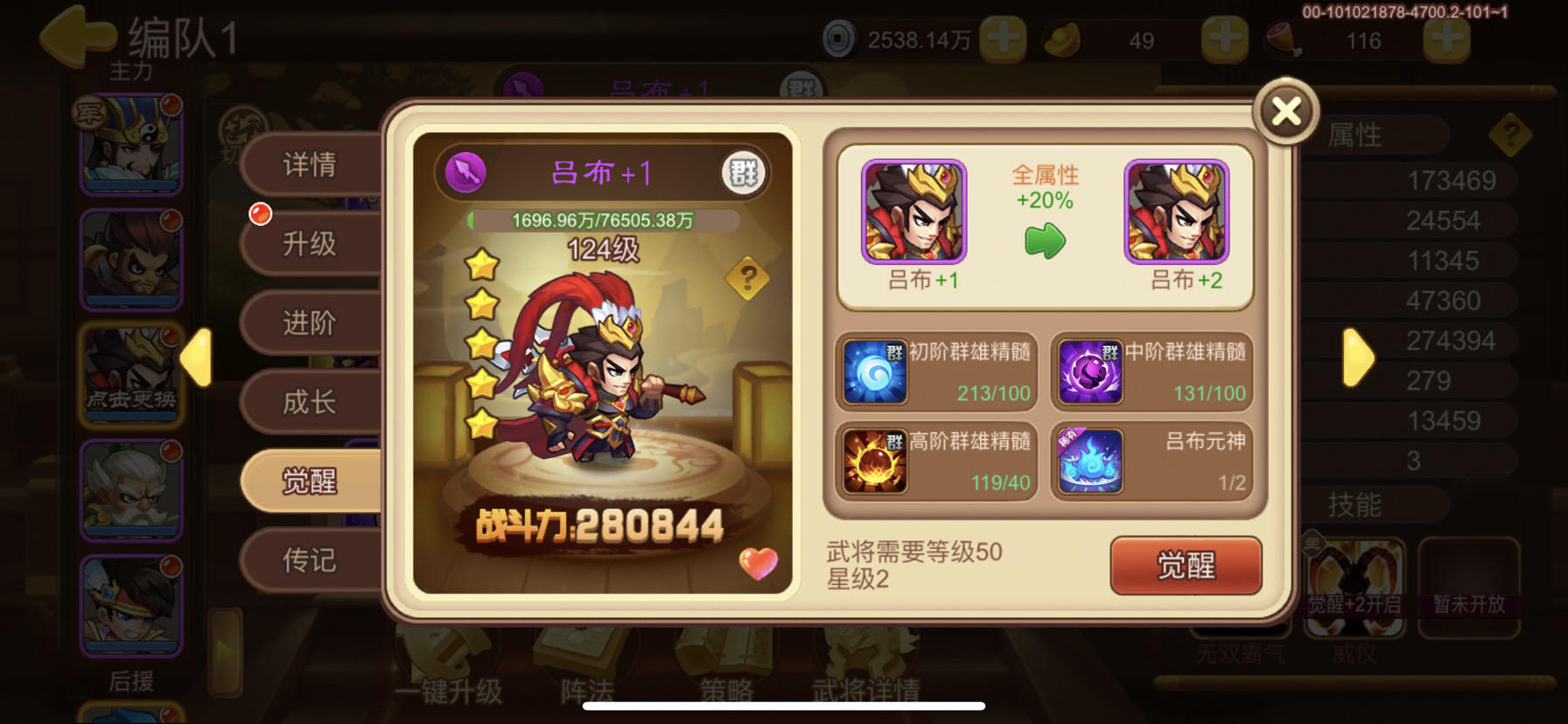The width and height of the screenshot is (1568, 724).
Task: View the 吕布元神 rare material icon
Action: click(x=1092, y=461)
